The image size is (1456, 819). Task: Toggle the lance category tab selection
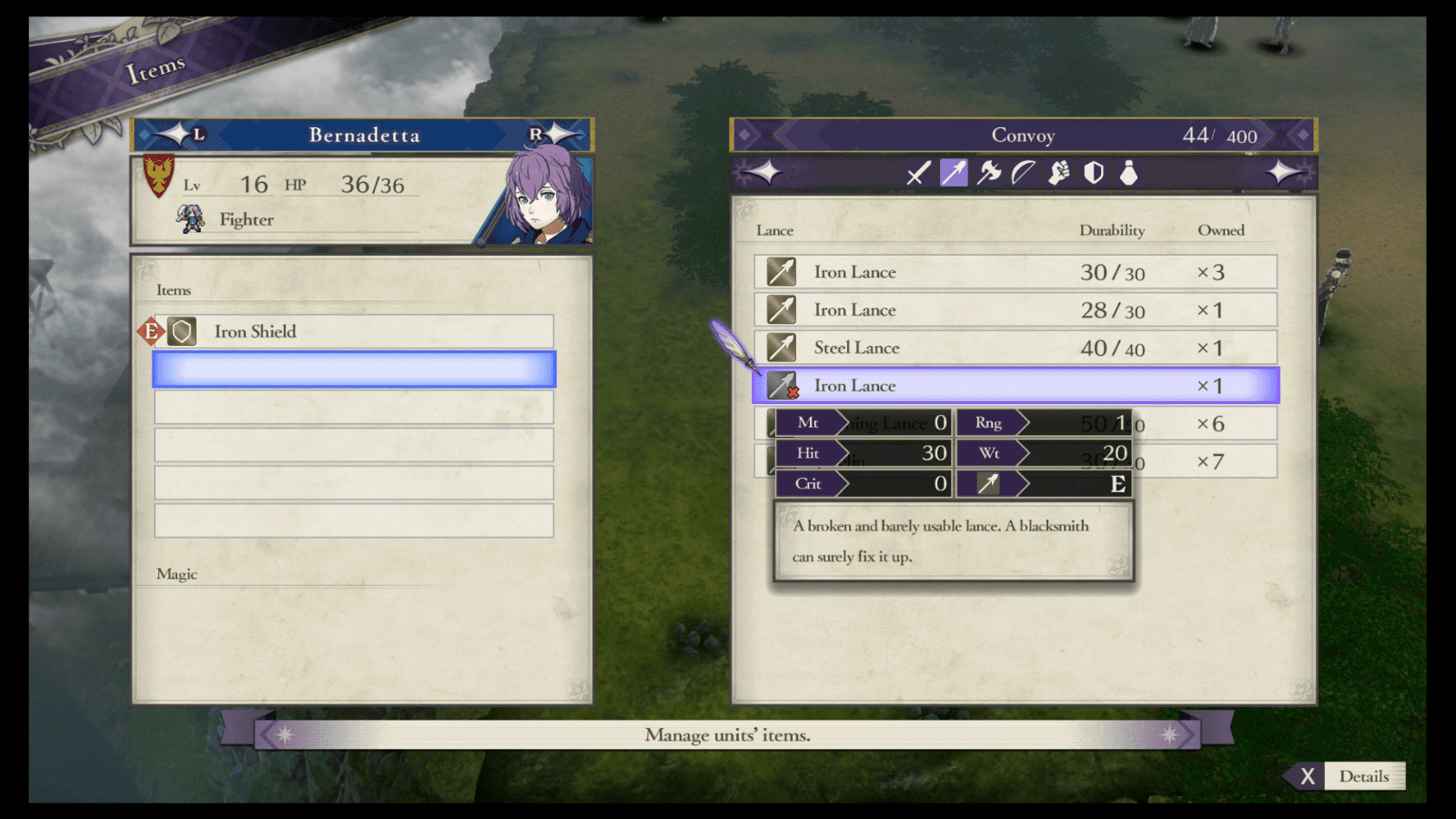tap(952, 174)
